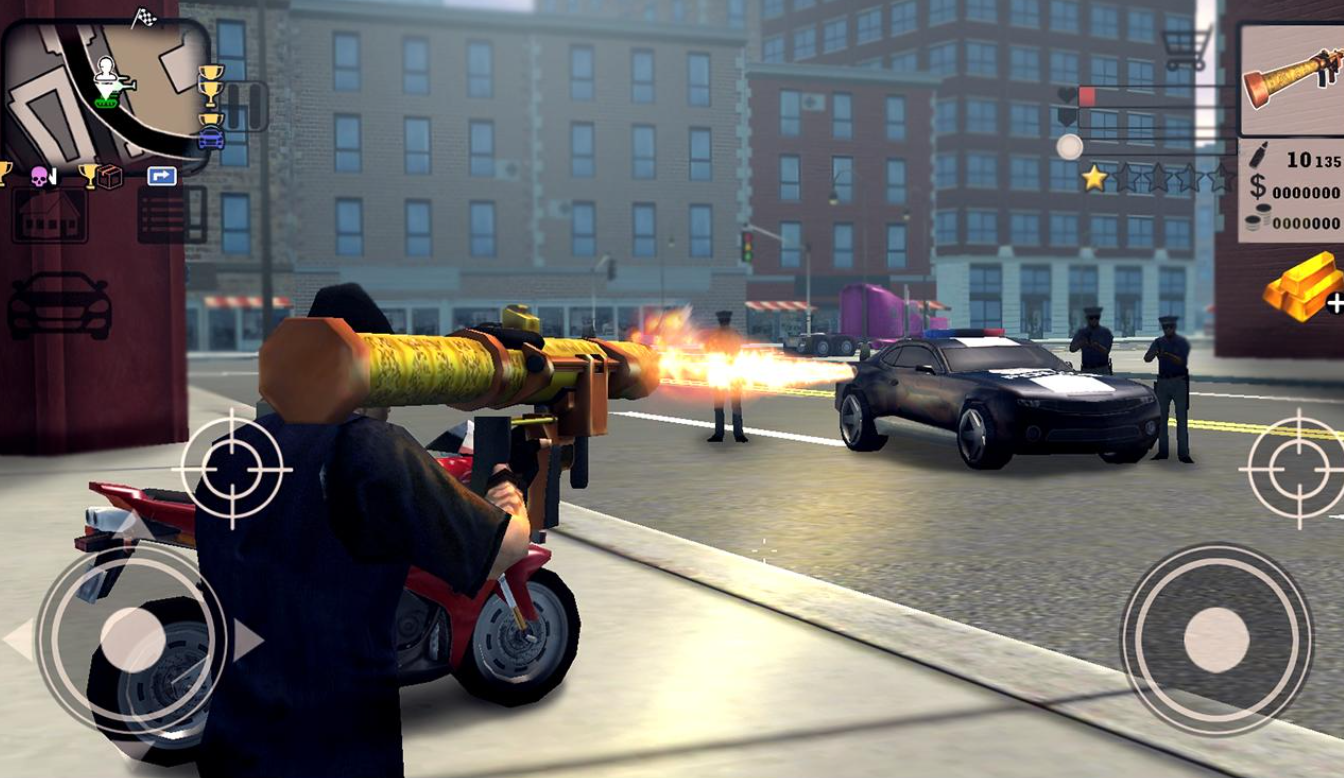The image size is (1344, 778).
Task: Tap the pink skull marker
Action: click(43, 177)
